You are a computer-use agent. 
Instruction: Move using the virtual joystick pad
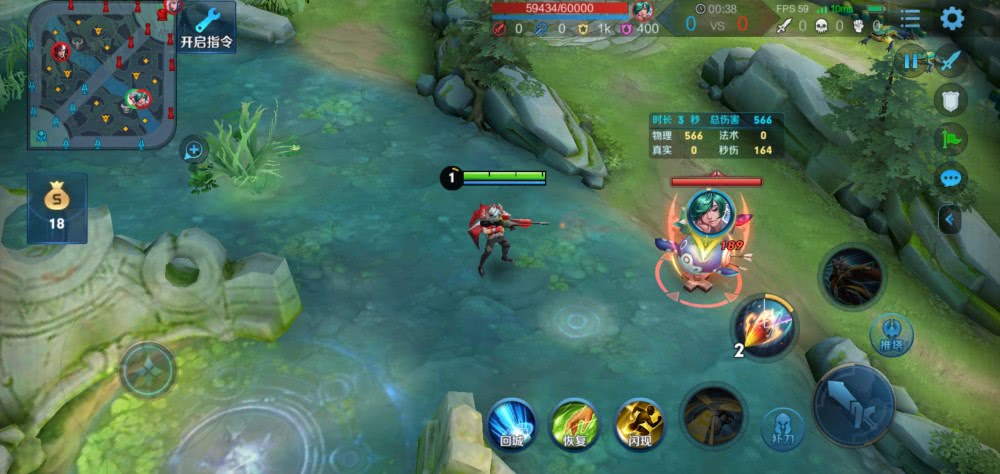pos(148,369)
